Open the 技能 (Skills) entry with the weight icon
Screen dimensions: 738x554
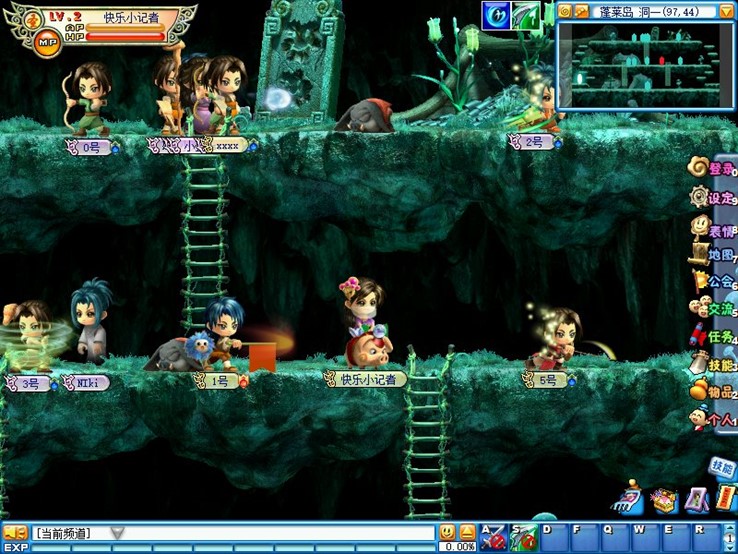tap(714, 366)
